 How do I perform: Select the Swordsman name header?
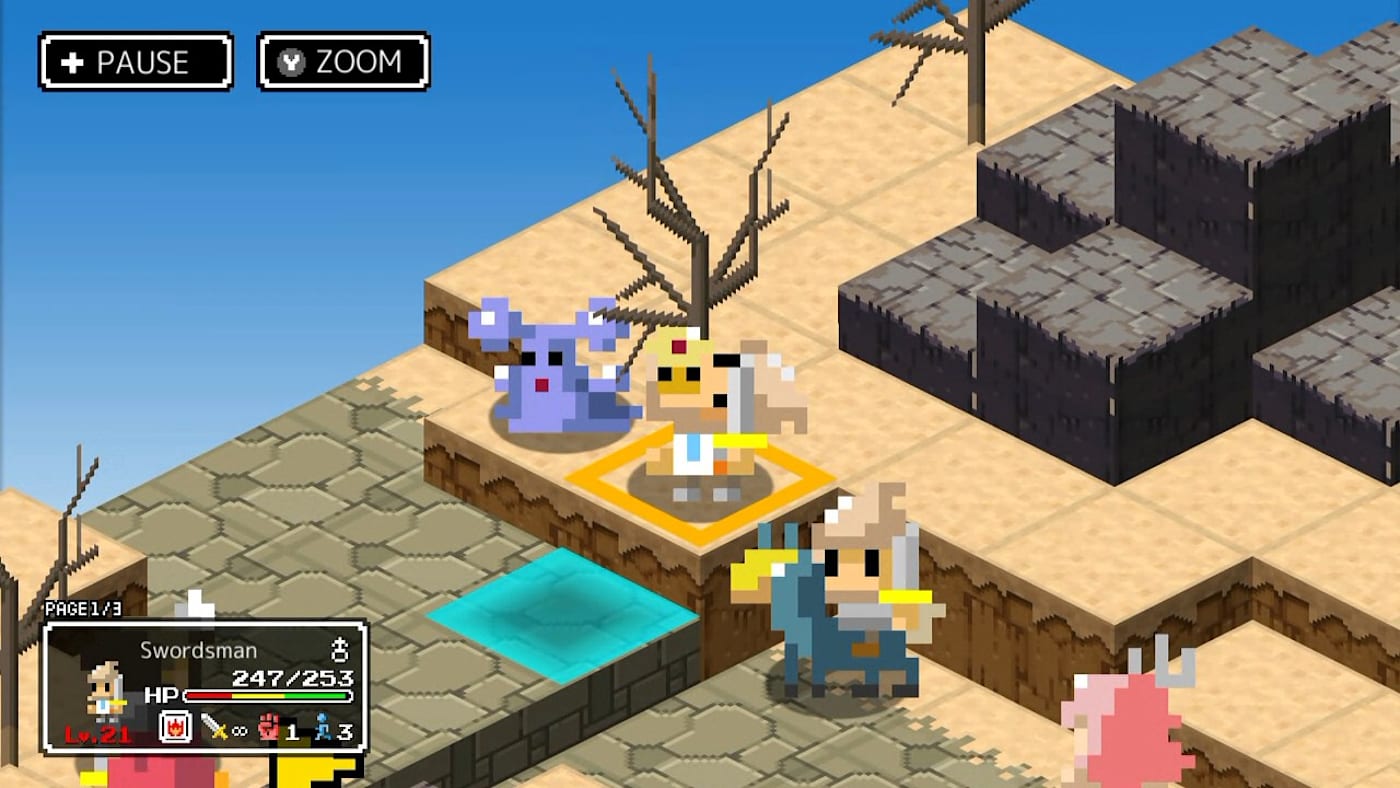[x=198, y=649]
